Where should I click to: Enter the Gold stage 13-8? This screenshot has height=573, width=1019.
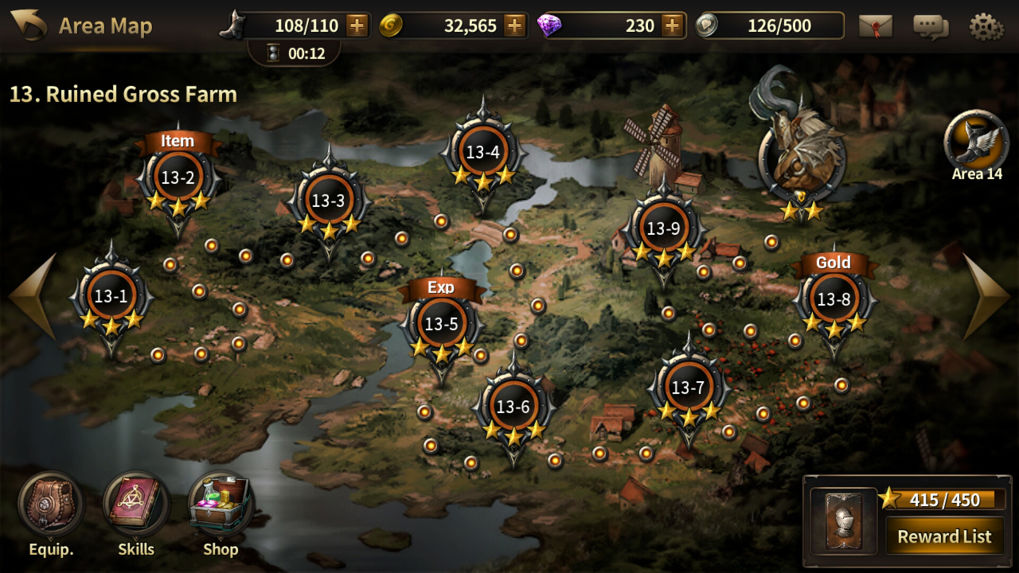833,299
